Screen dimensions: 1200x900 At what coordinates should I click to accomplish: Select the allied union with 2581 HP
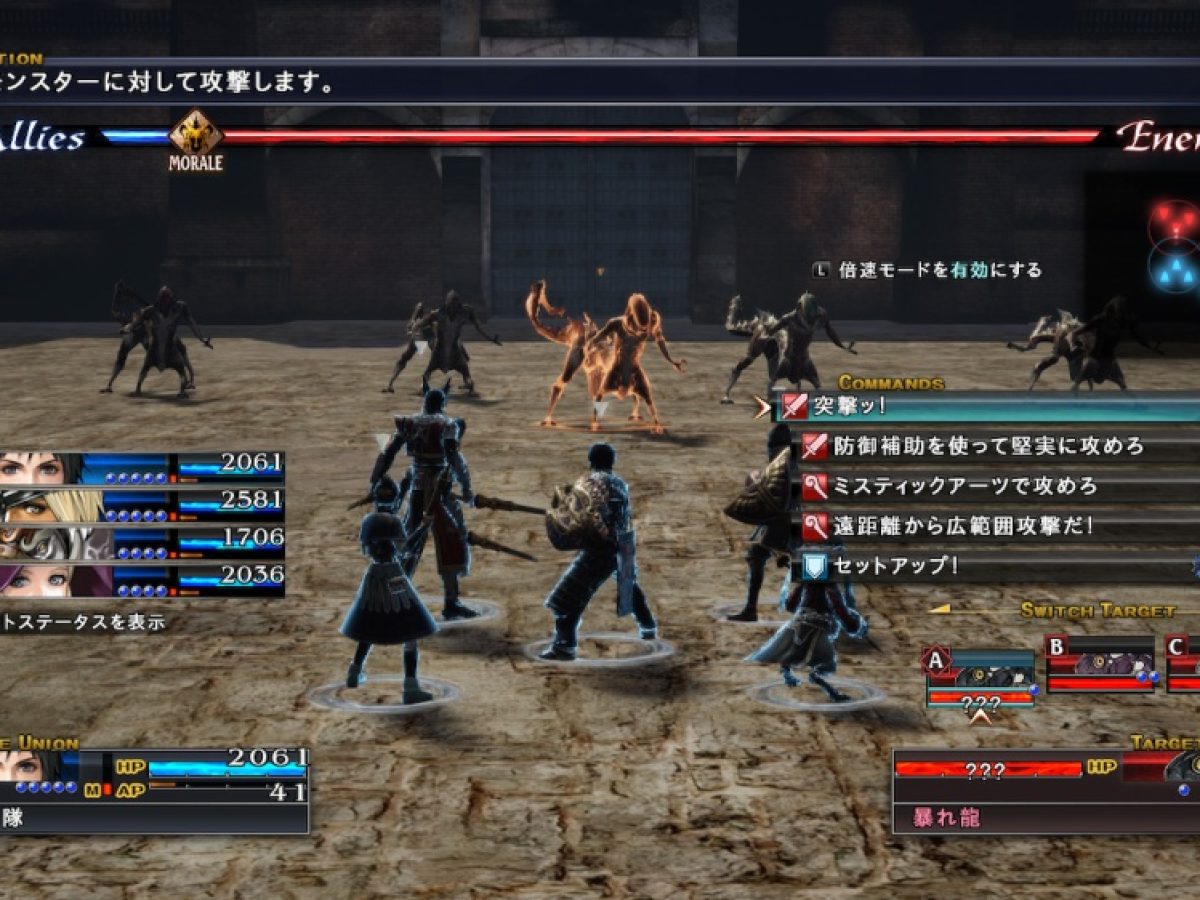(140, 506)
